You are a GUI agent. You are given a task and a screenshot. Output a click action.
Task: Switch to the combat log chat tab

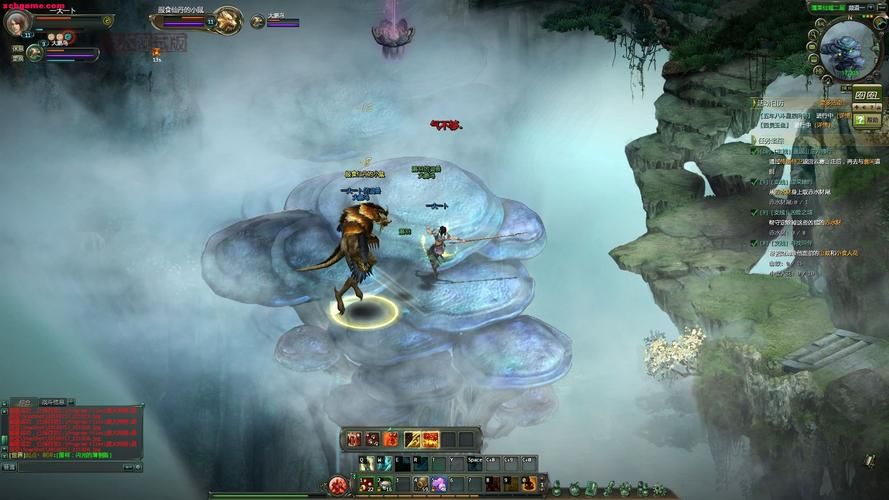tap(52, 401)
